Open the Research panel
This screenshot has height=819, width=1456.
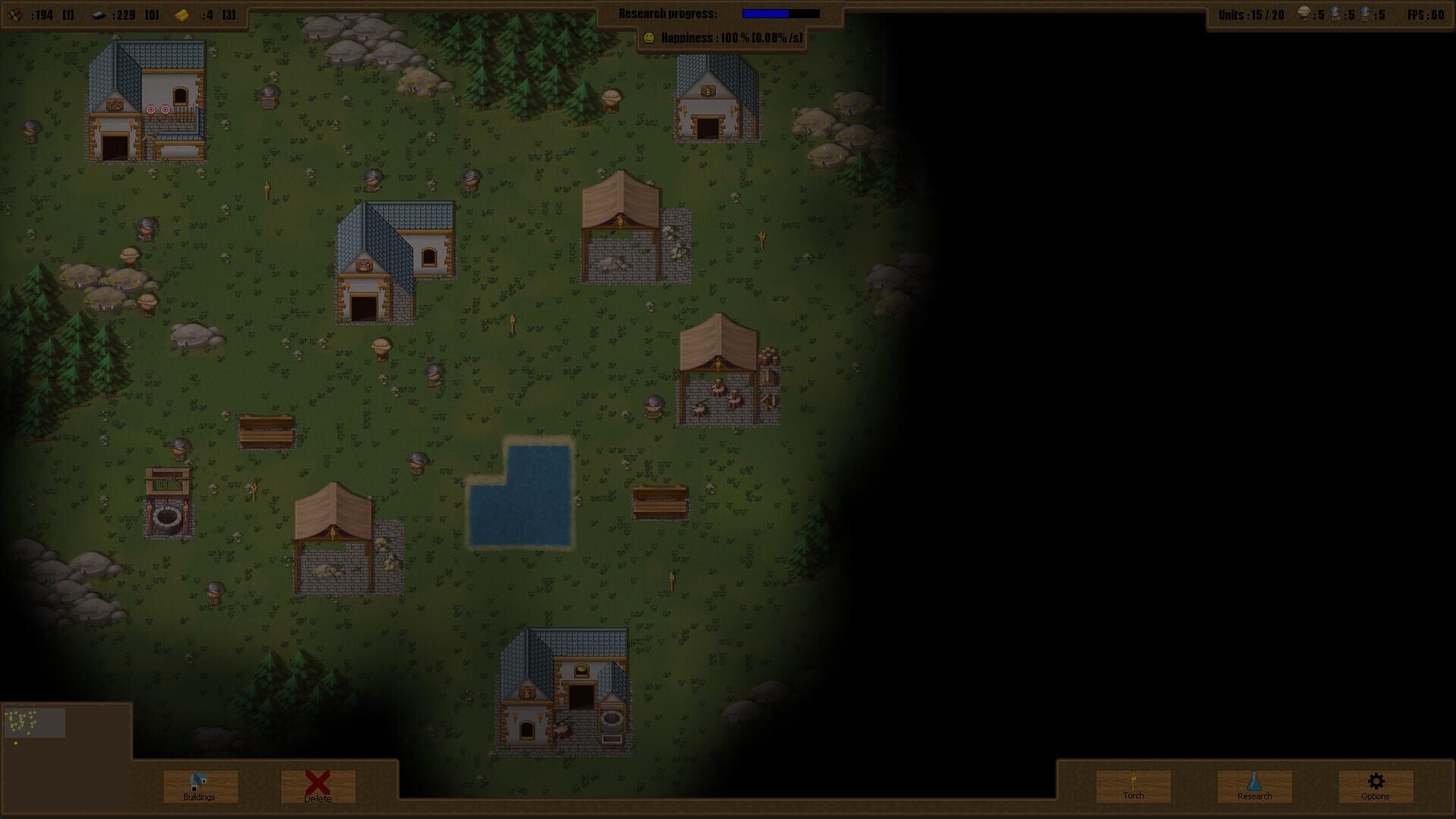click(1254, 786)
